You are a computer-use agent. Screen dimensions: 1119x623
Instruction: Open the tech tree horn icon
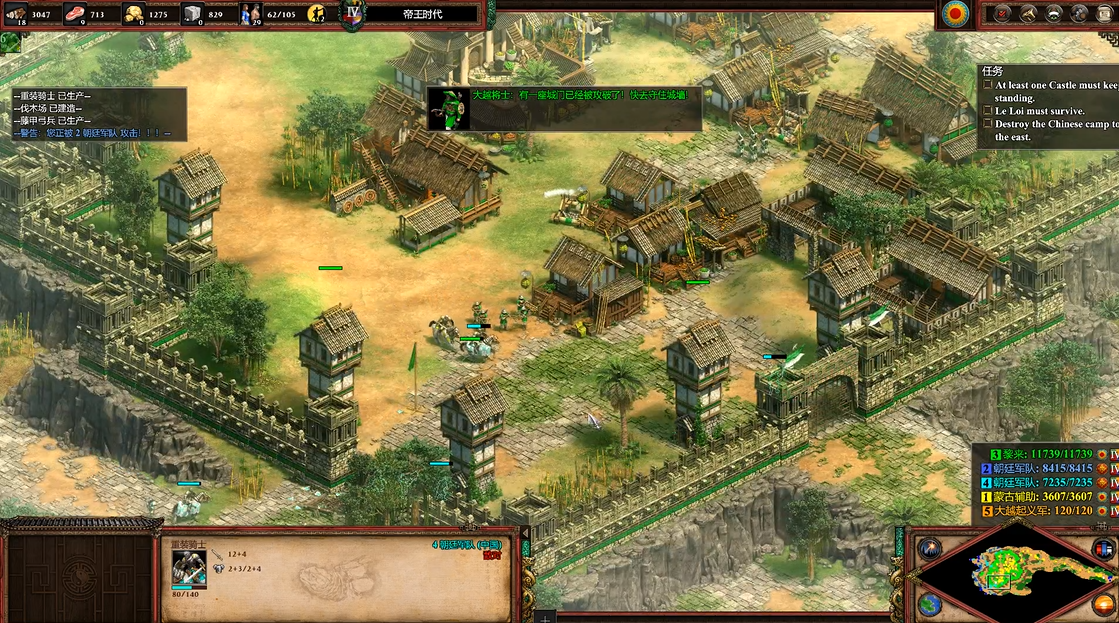[x=1027, y=13]
